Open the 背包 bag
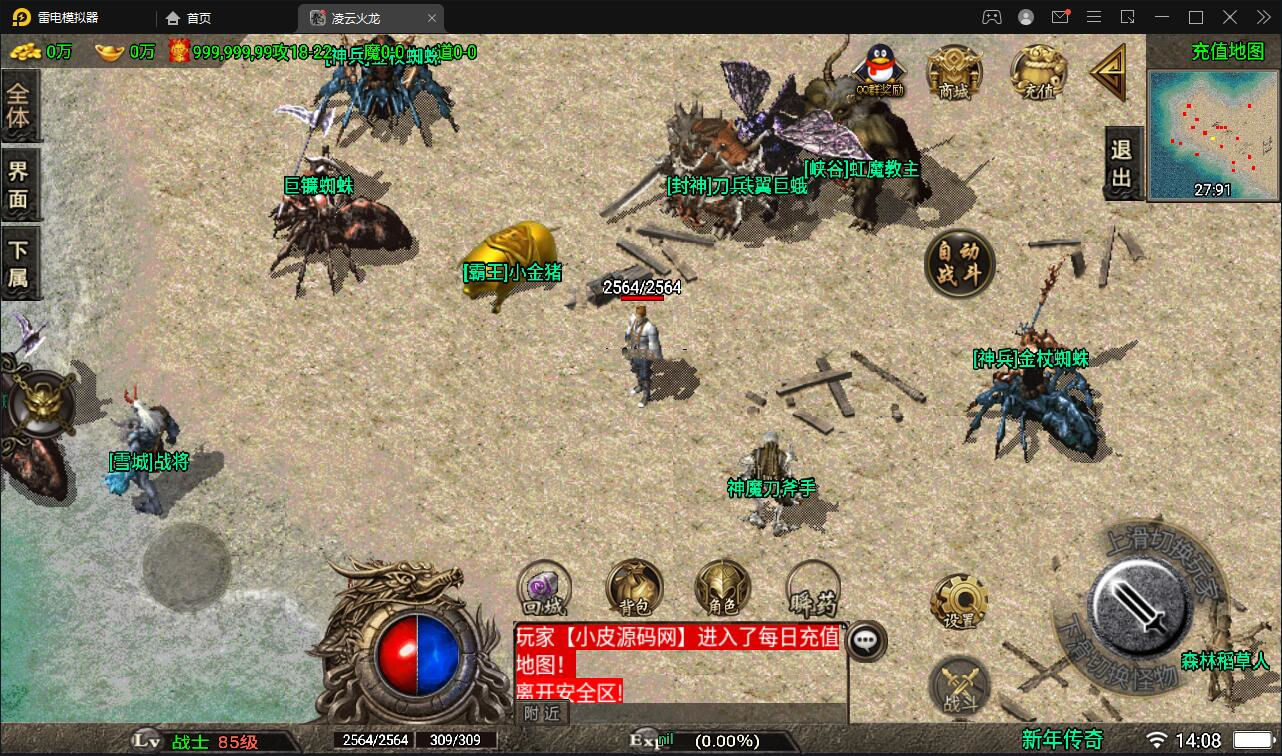Image resolution: width=1282 pixels, height=756 pixels. tap(634, 588)
